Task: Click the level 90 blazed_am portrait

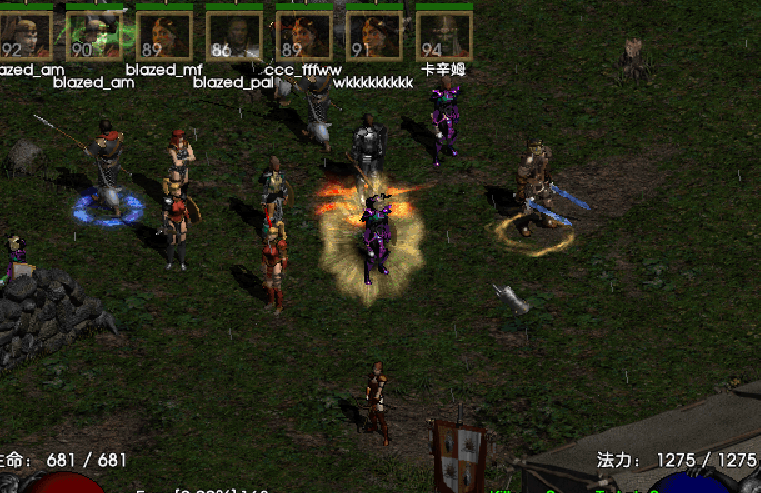Action: coord(94,35)
